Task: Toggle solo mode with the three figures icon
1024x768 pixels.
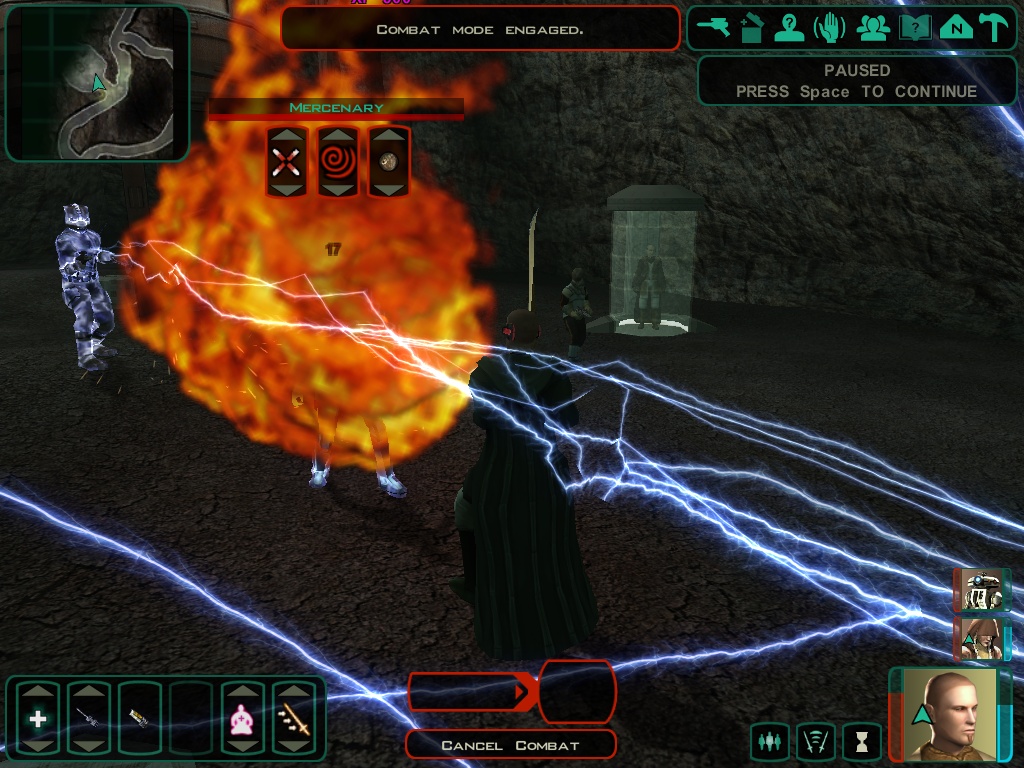Action: 770,742
